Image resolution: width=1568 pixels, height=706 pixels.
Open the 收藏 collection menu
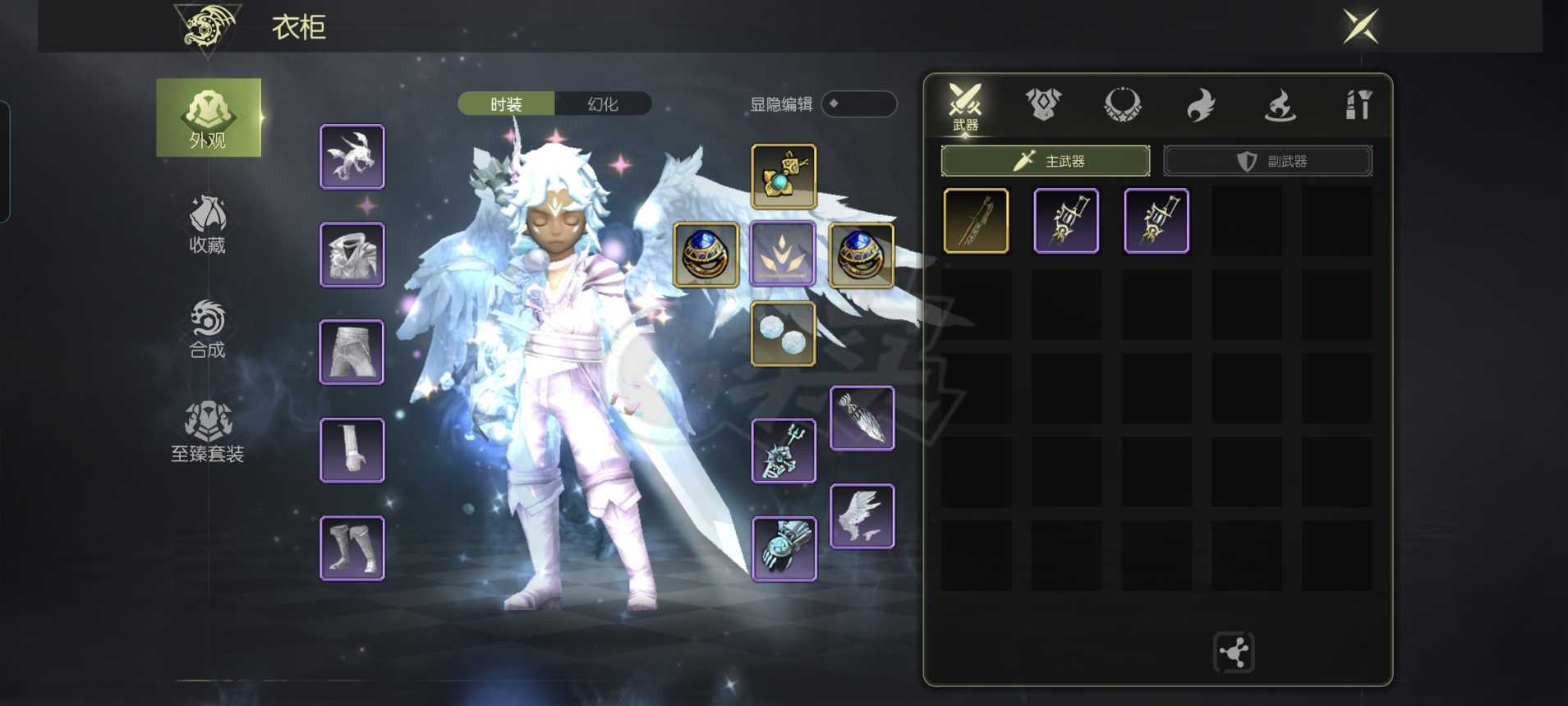tap(208, 224)
